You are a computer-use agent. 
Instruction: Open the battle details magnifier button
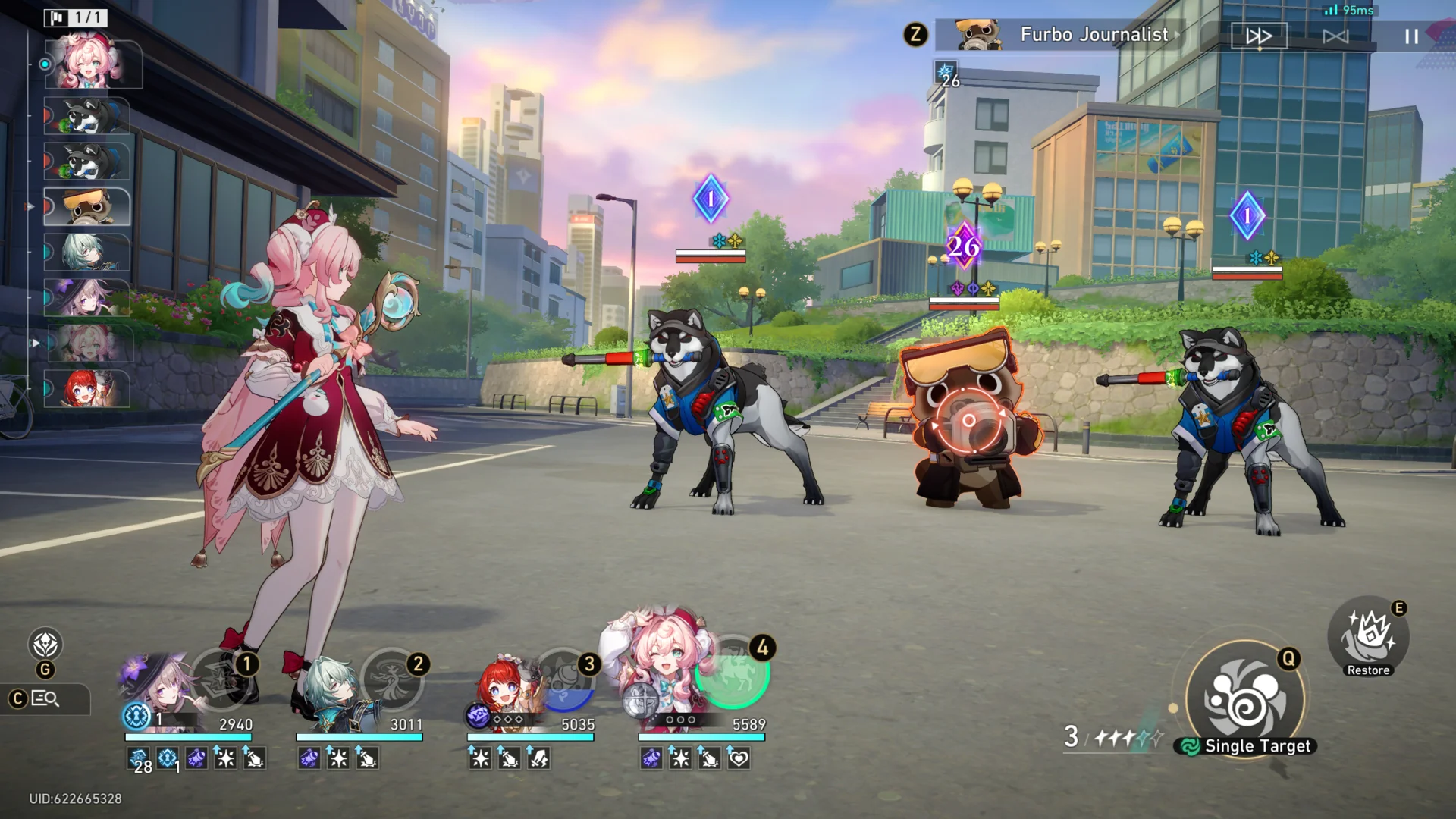45,699
